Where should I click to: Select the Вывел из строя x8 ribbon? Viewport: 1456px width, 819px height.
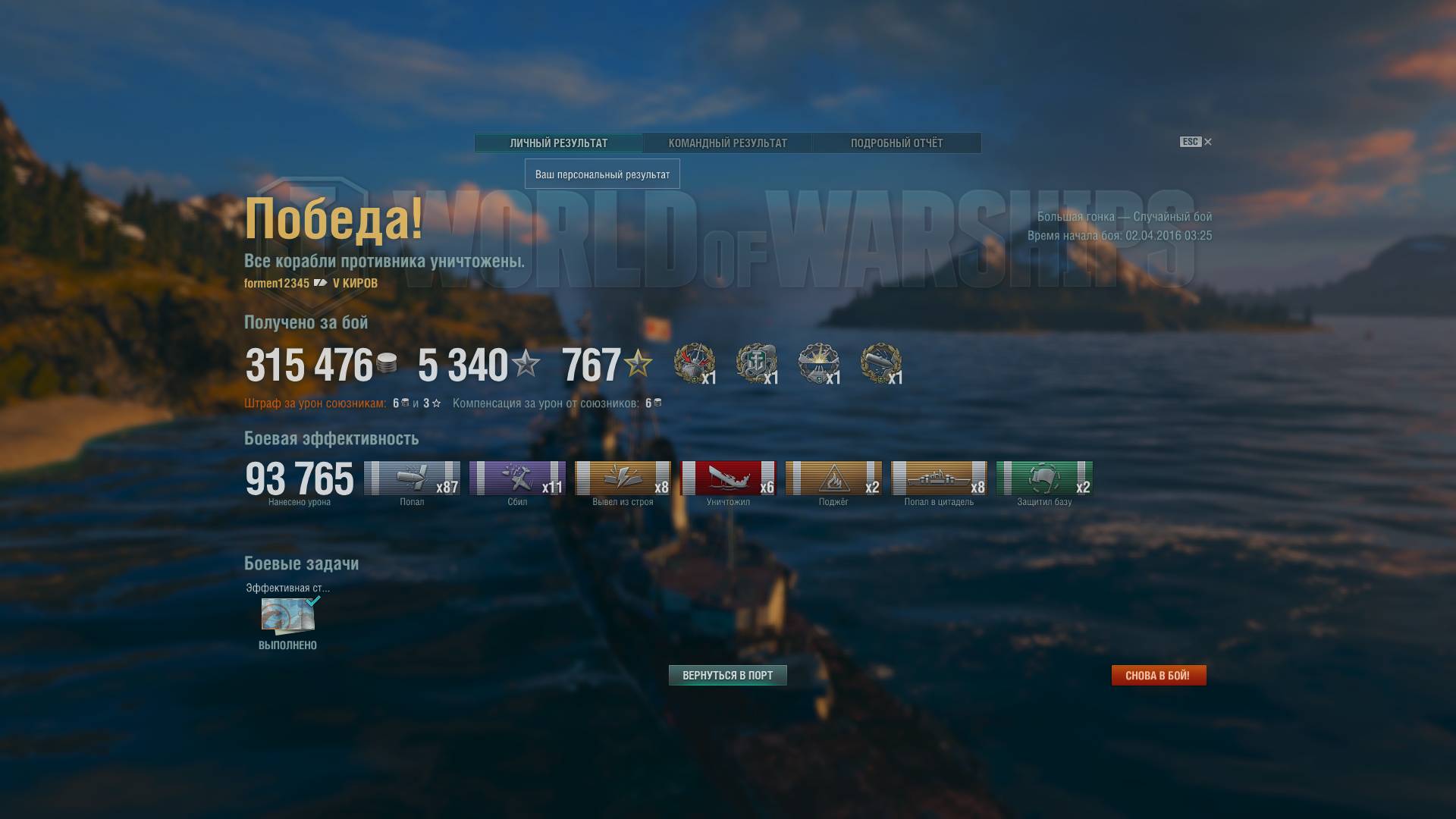point(623,478)
